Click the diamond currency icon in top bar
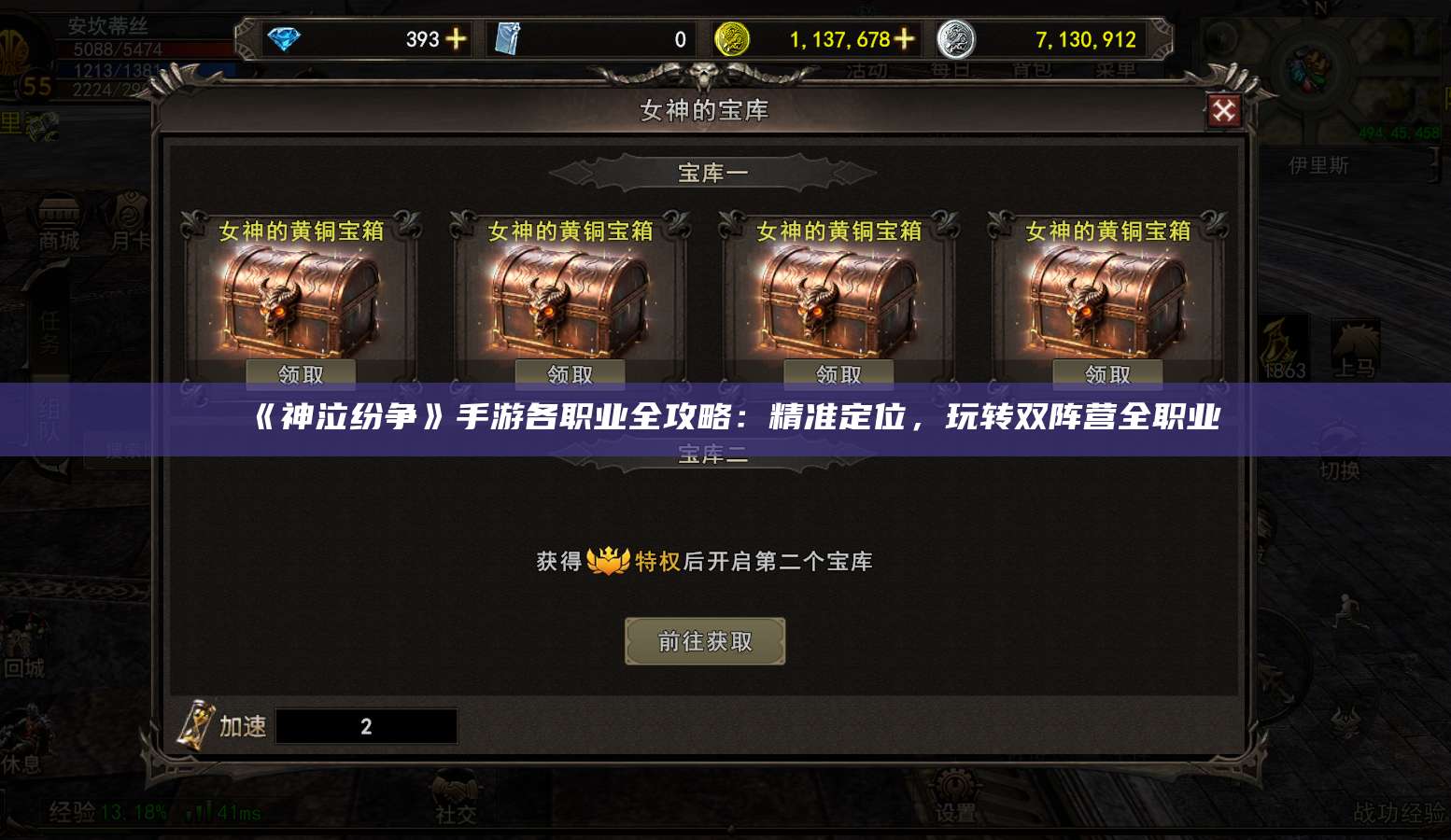Image resolution: width=1451 pixels, height=840 pixels. point(287,38)
